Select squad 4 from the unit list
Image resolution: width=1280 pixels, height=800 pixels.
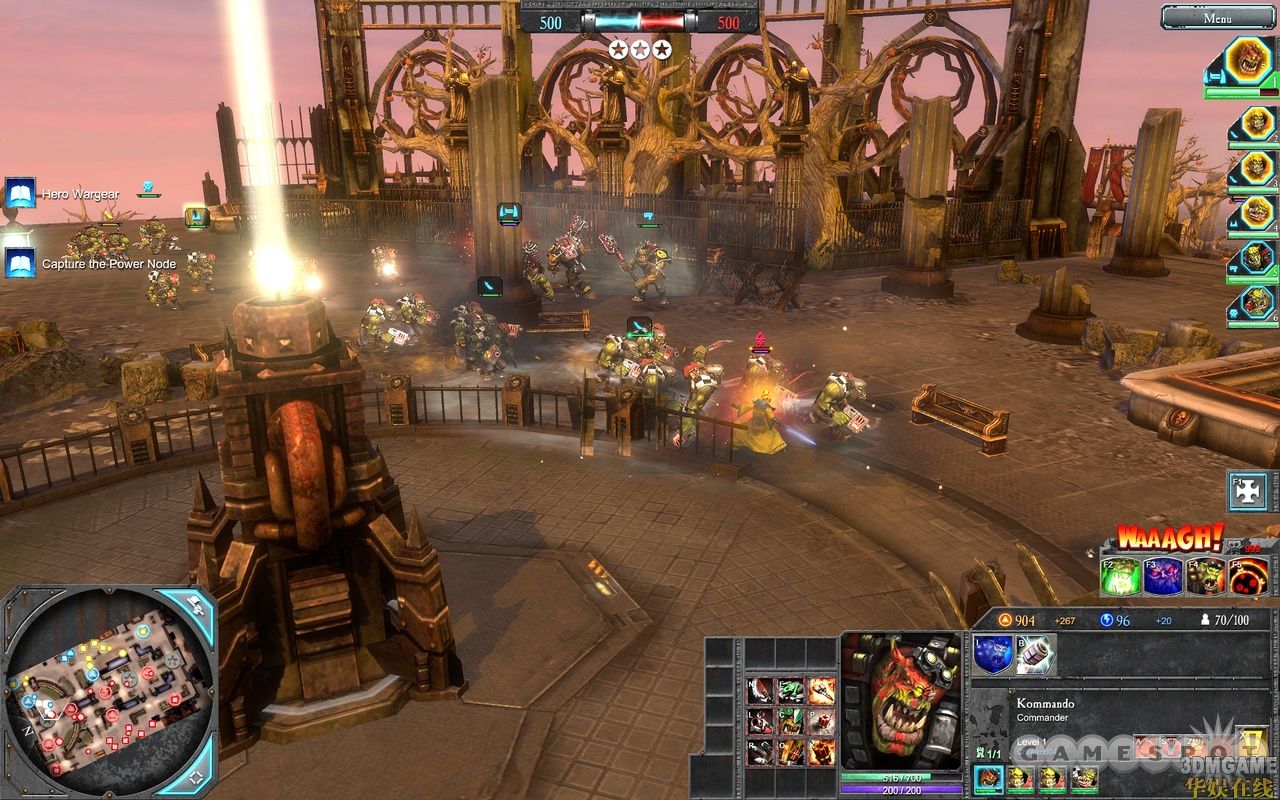pyautogui.click(x=1254, y=213)
